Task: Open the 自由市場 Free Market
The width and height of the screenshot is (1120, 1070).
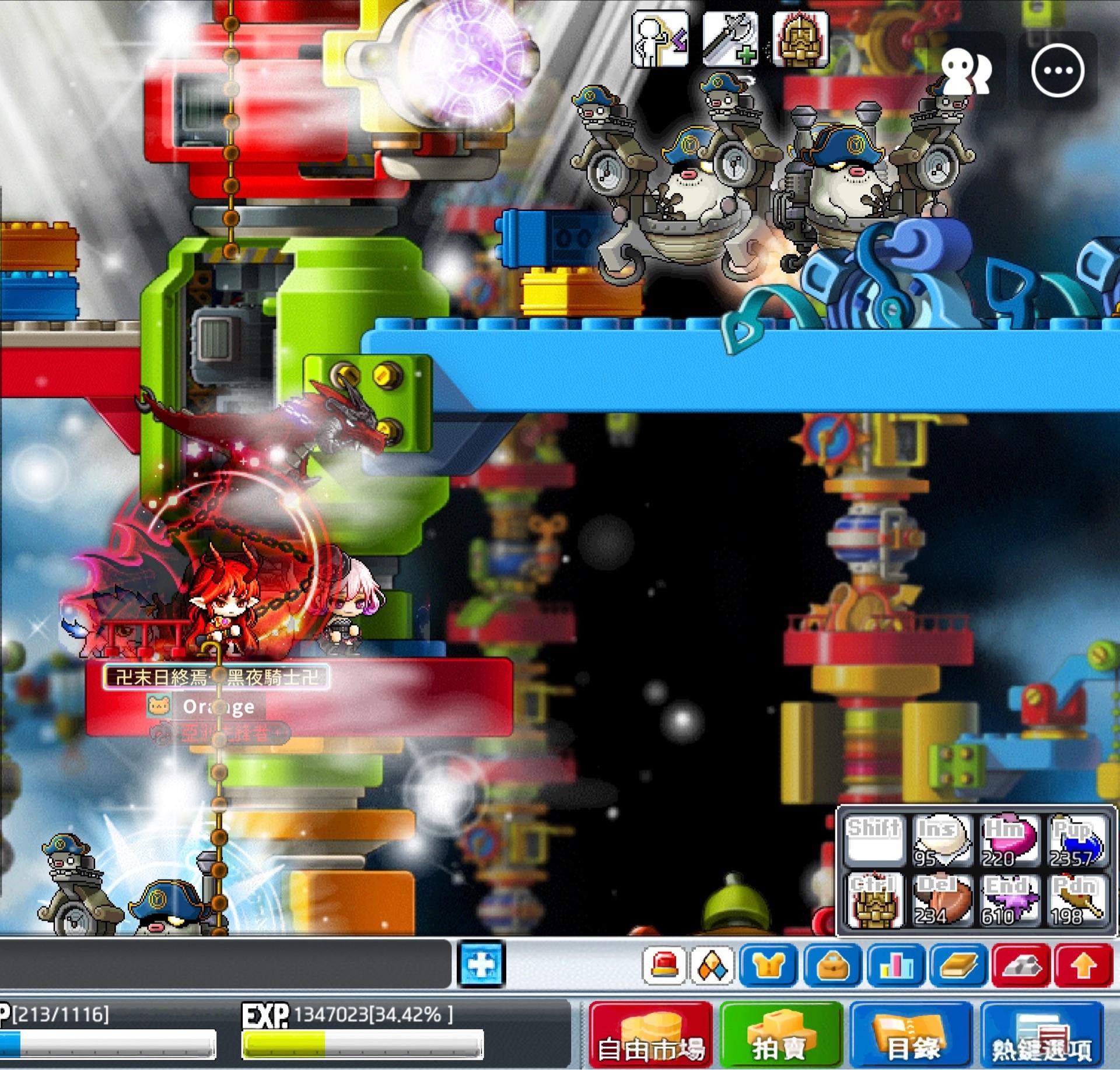Action: 650,1035
